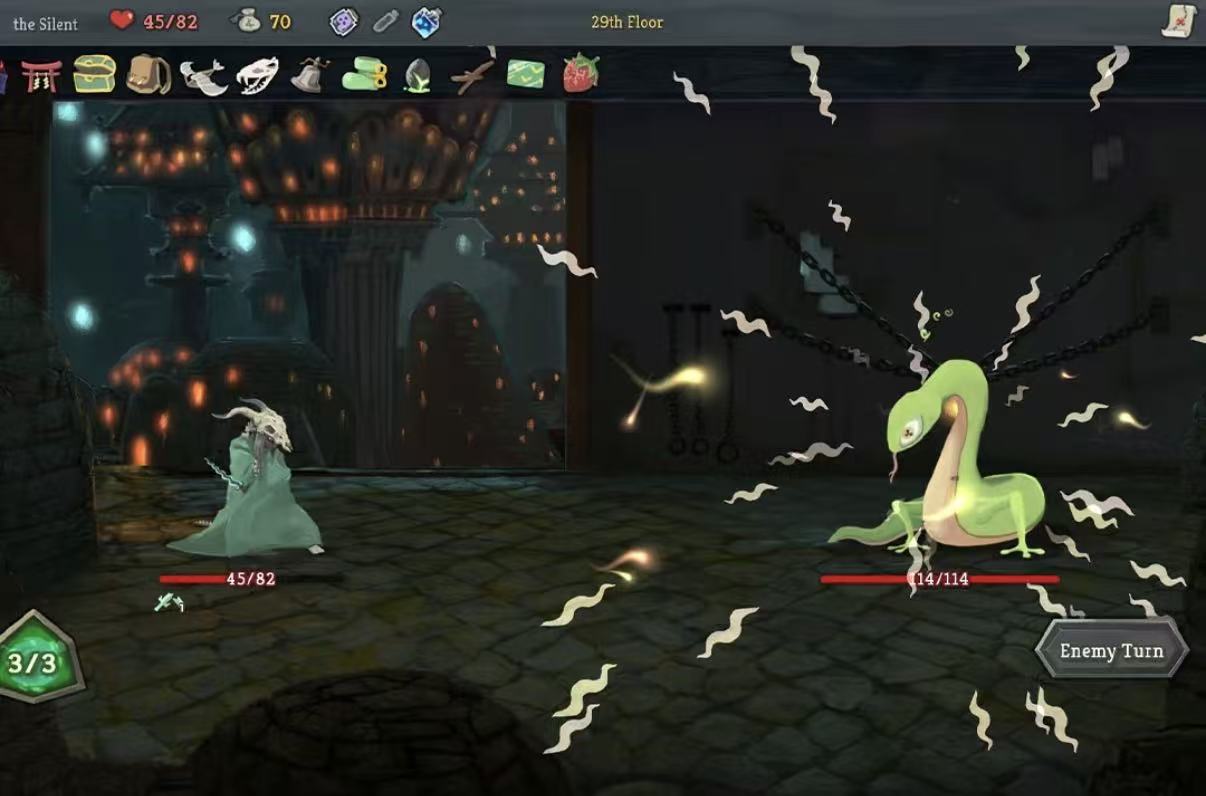Inspect the bell relic
Image resolution: width=1206 pixels, height=796 pixels.
pos(310,75)
